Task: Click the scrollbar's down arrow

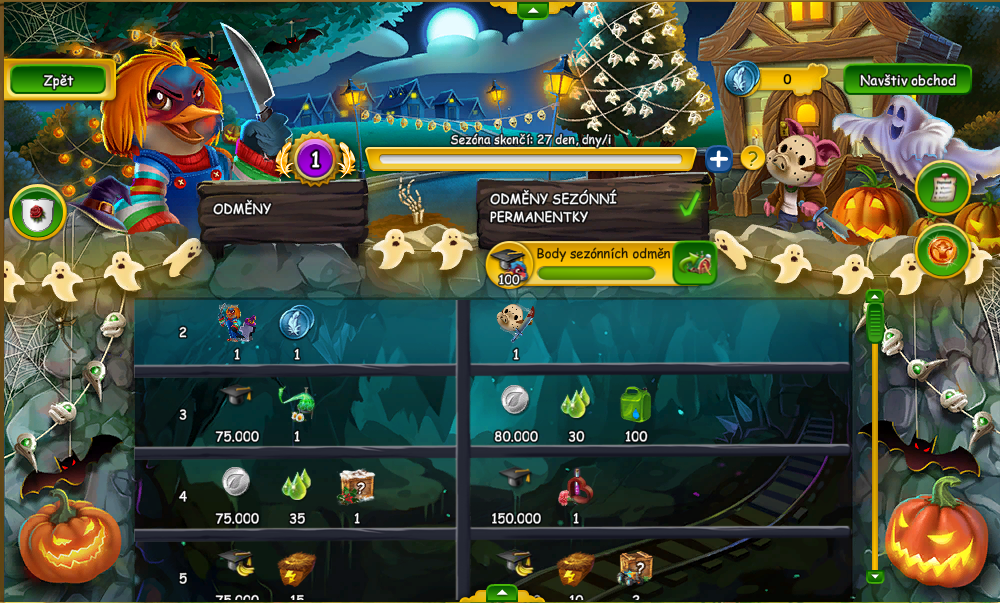Action: click(x=875, y=576)
